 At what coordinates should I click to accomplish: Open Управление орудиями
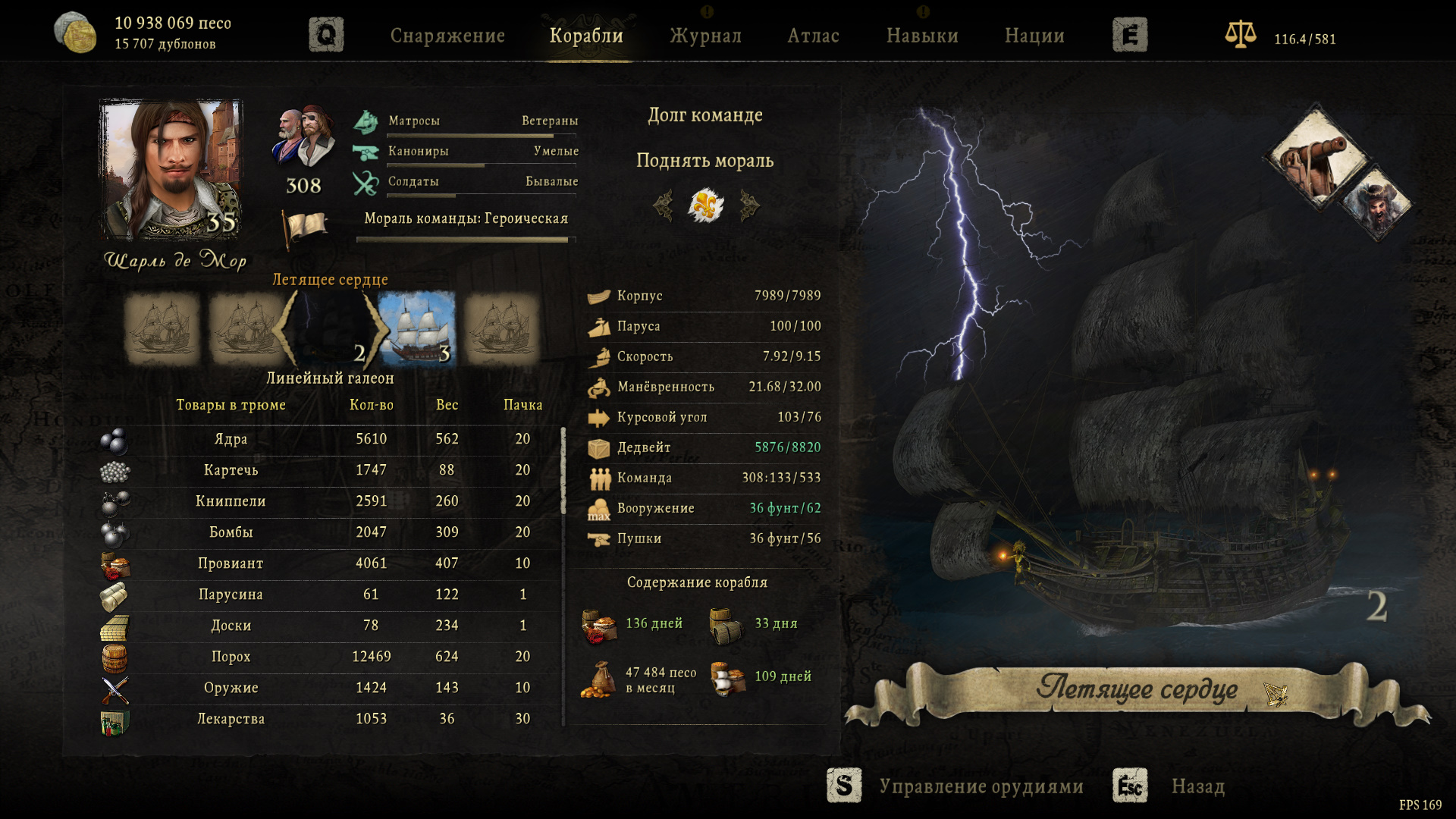tap(981, 786)
